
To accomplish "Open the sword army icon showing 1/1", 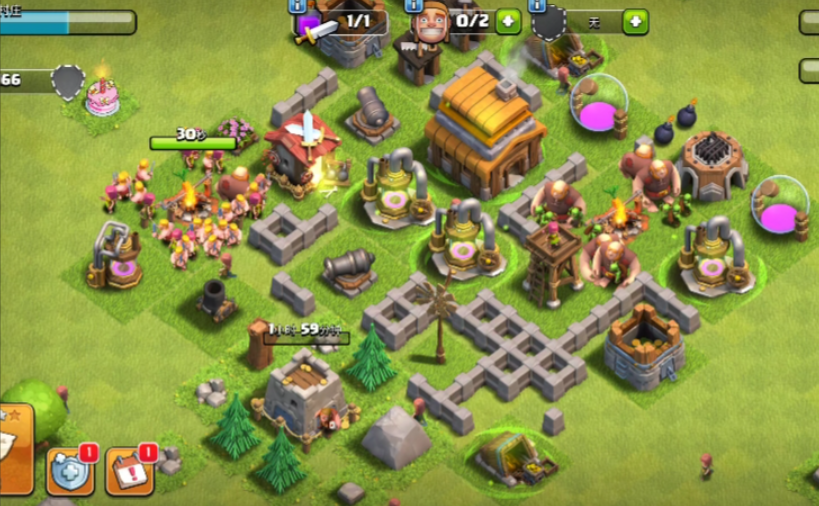I will click(313, 26).
